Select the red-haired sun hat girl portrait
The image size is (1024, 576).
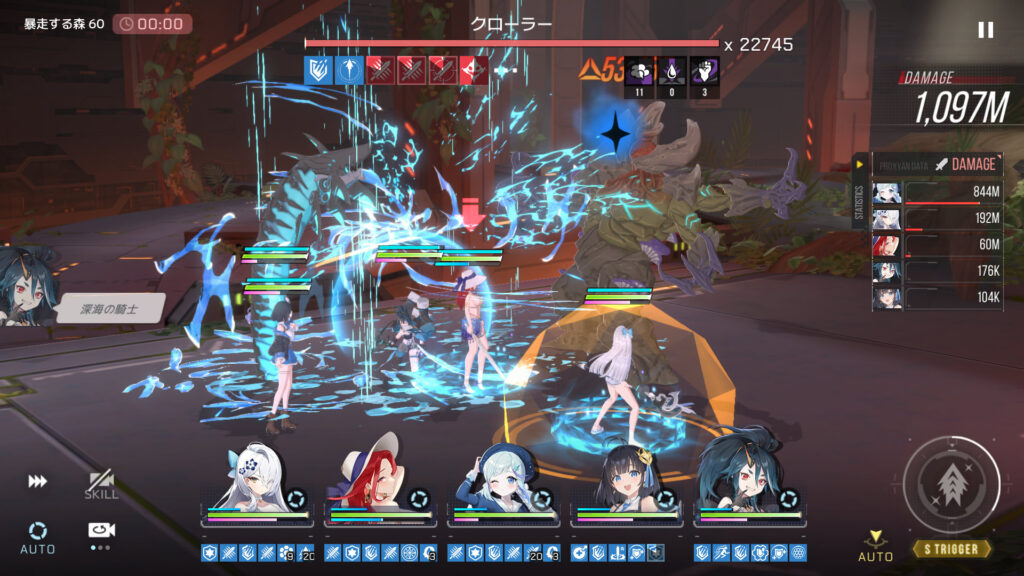pyautogui.click(x=378, y=482)
